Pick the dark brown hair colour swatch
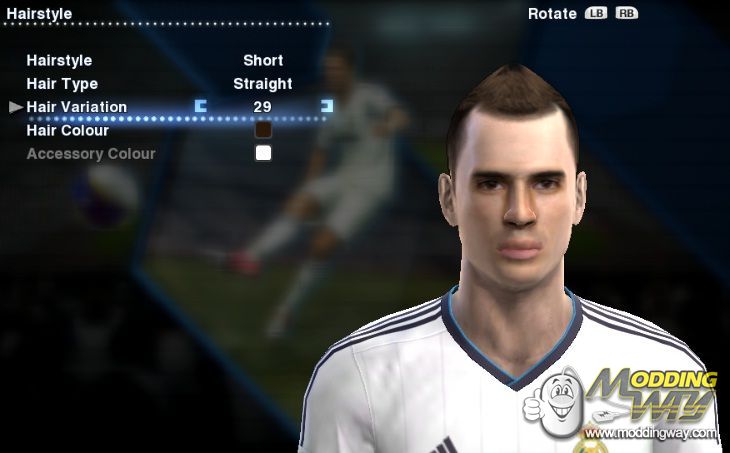This screenshot has width=730, height=453. 263,130
